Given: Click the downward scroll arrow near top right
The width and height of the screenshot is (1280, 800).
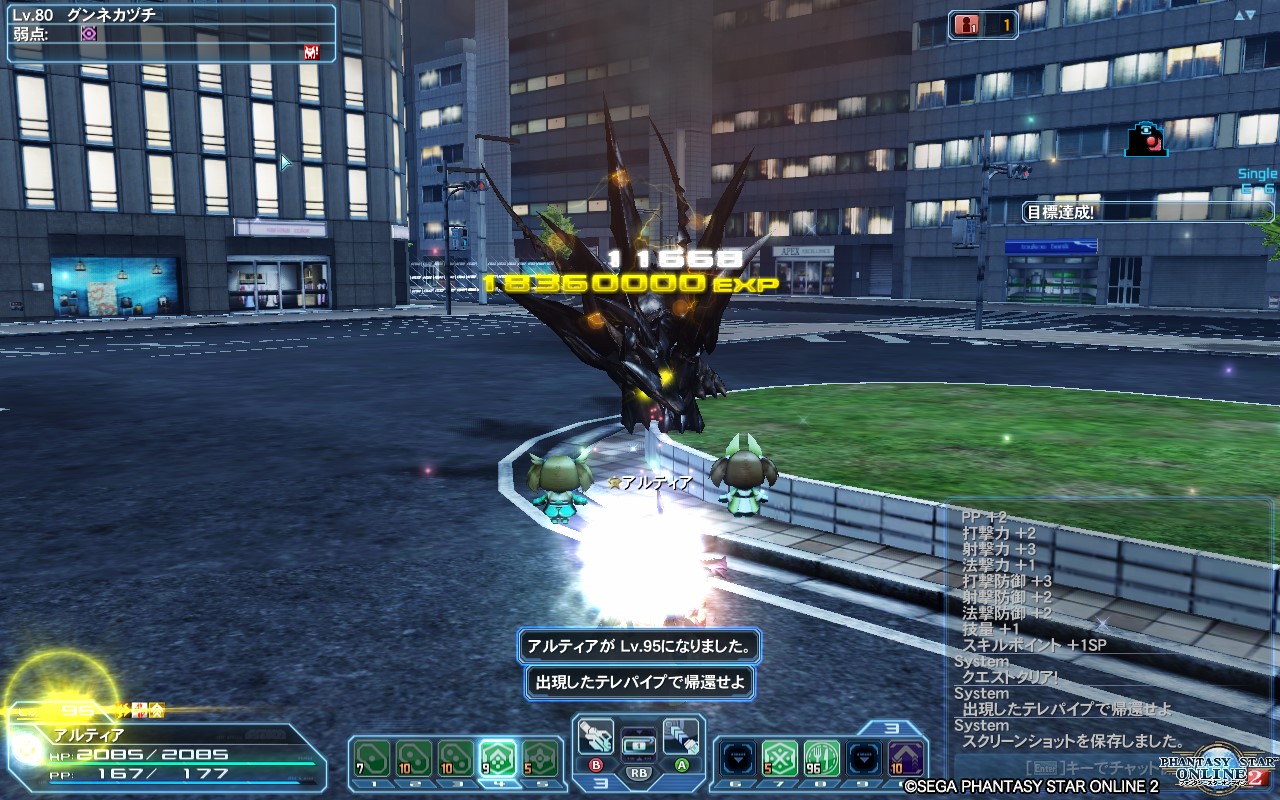Looking at the screenshot, I should click(1249, 14).
